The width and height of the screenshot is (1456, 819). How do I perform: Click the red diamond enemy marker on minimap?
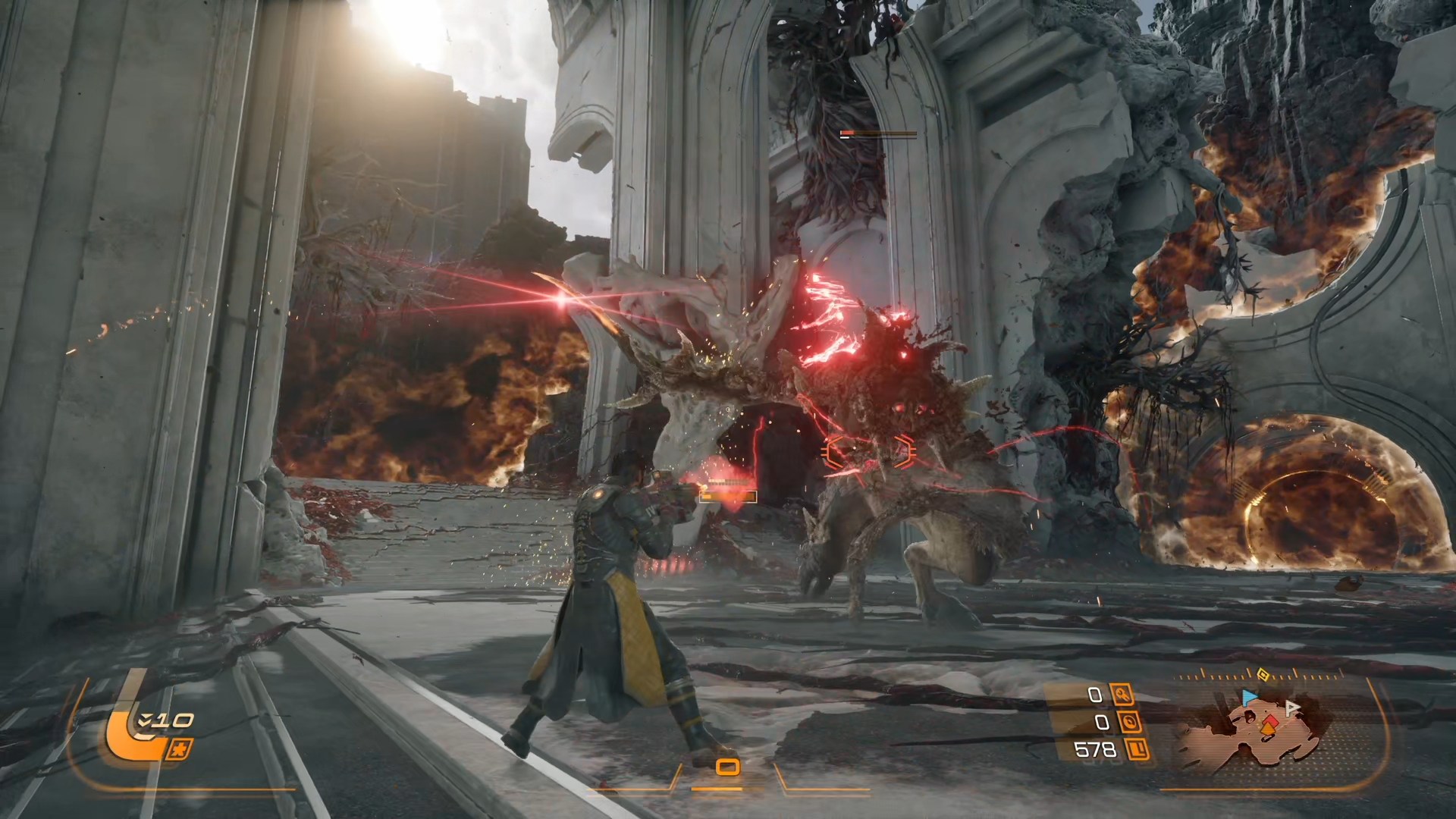coord(1270,719)
